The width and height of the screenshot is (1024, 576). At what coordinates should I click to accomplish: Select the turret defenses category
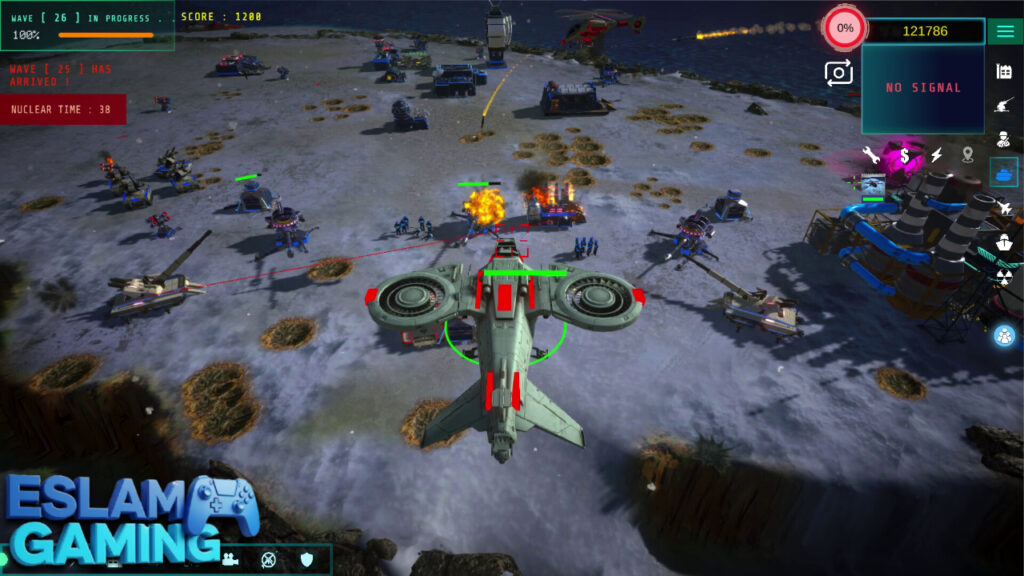coord(1004,105)
